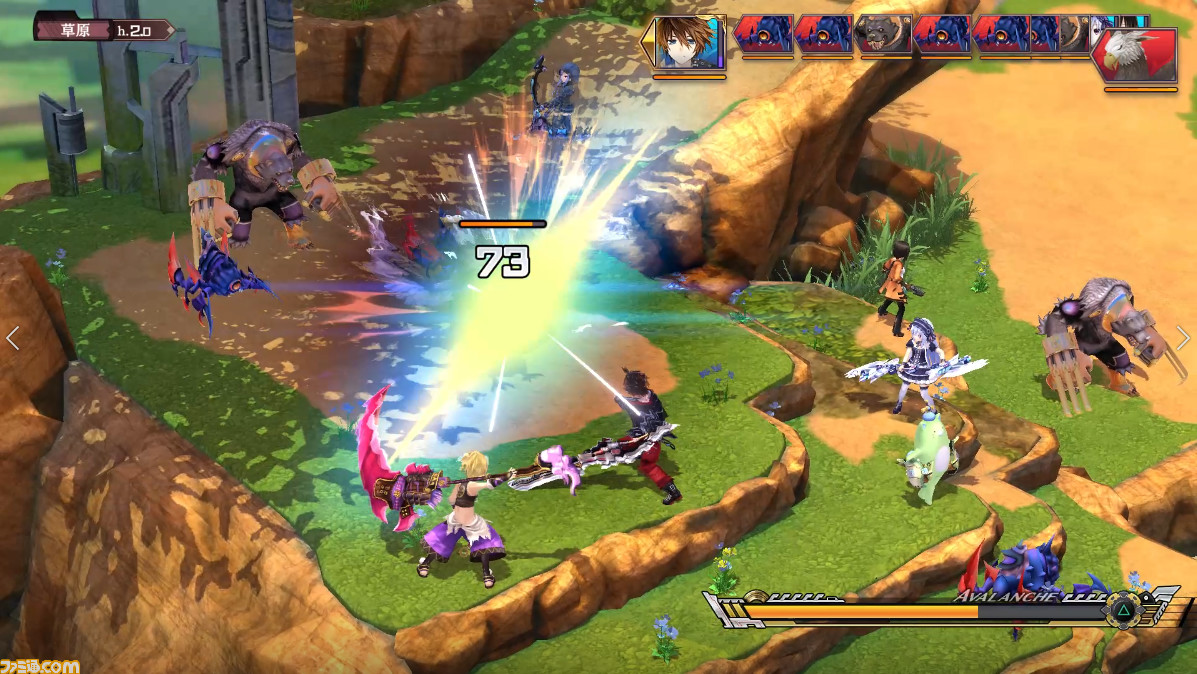The height and width of the screenshot is (674, 1197).
Task: Show the next screenshot with right arrow
Action: click(x=1183, y=338)
